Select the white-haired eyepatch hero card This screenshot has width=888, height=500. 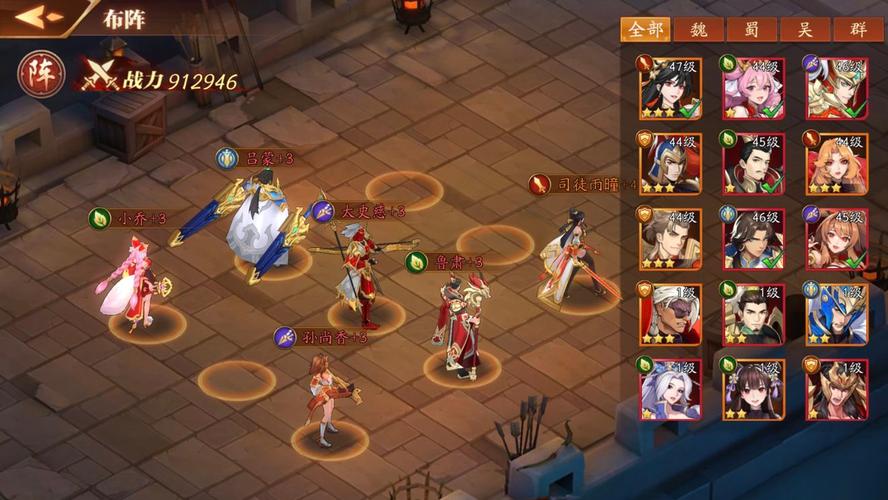(670, 313)
